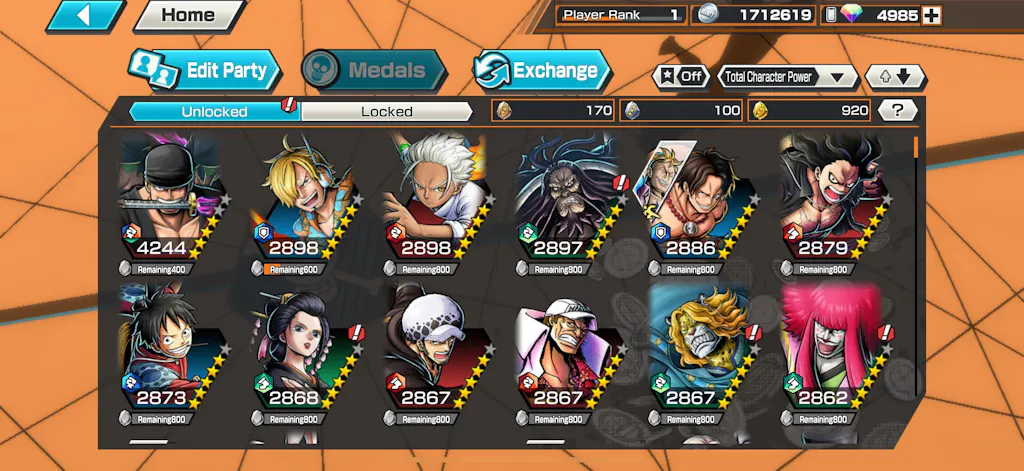Switch to the Locked characters tab
Viewport: 1024px width, 471px height.
[x=386, y=111]
